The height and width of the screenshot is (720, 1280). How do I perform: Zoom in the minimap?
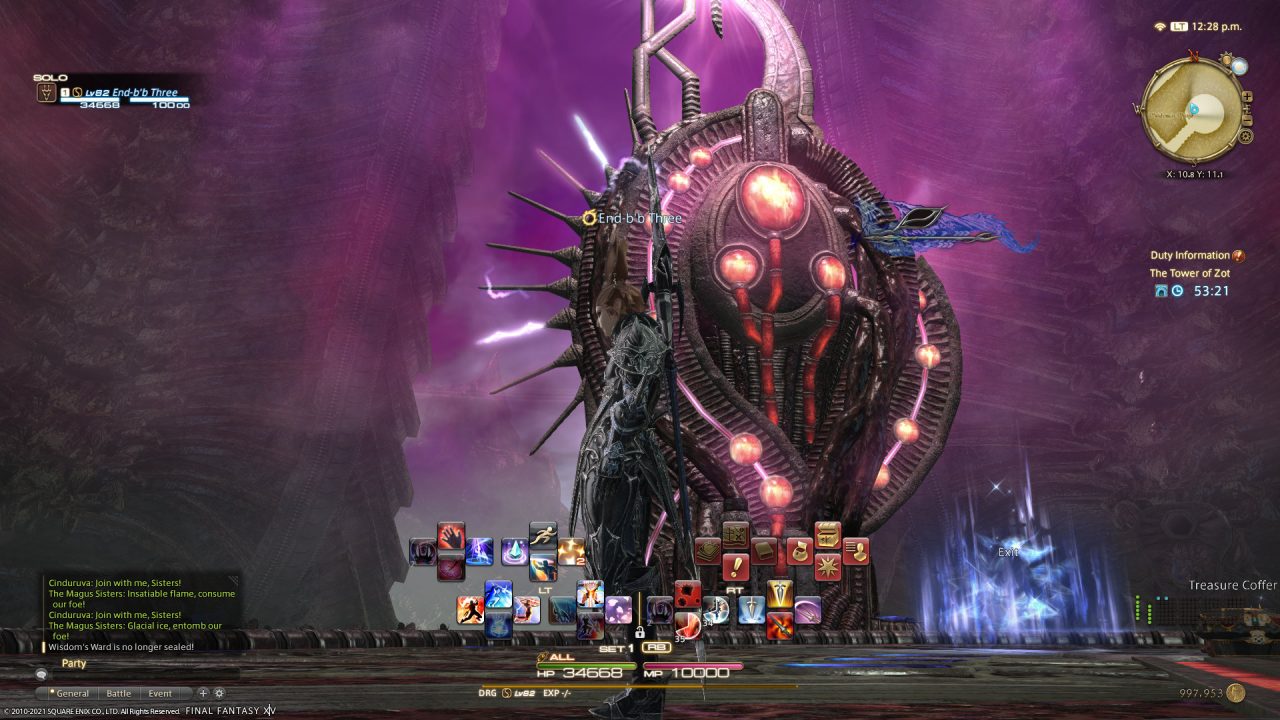[x=1247, y=97]
